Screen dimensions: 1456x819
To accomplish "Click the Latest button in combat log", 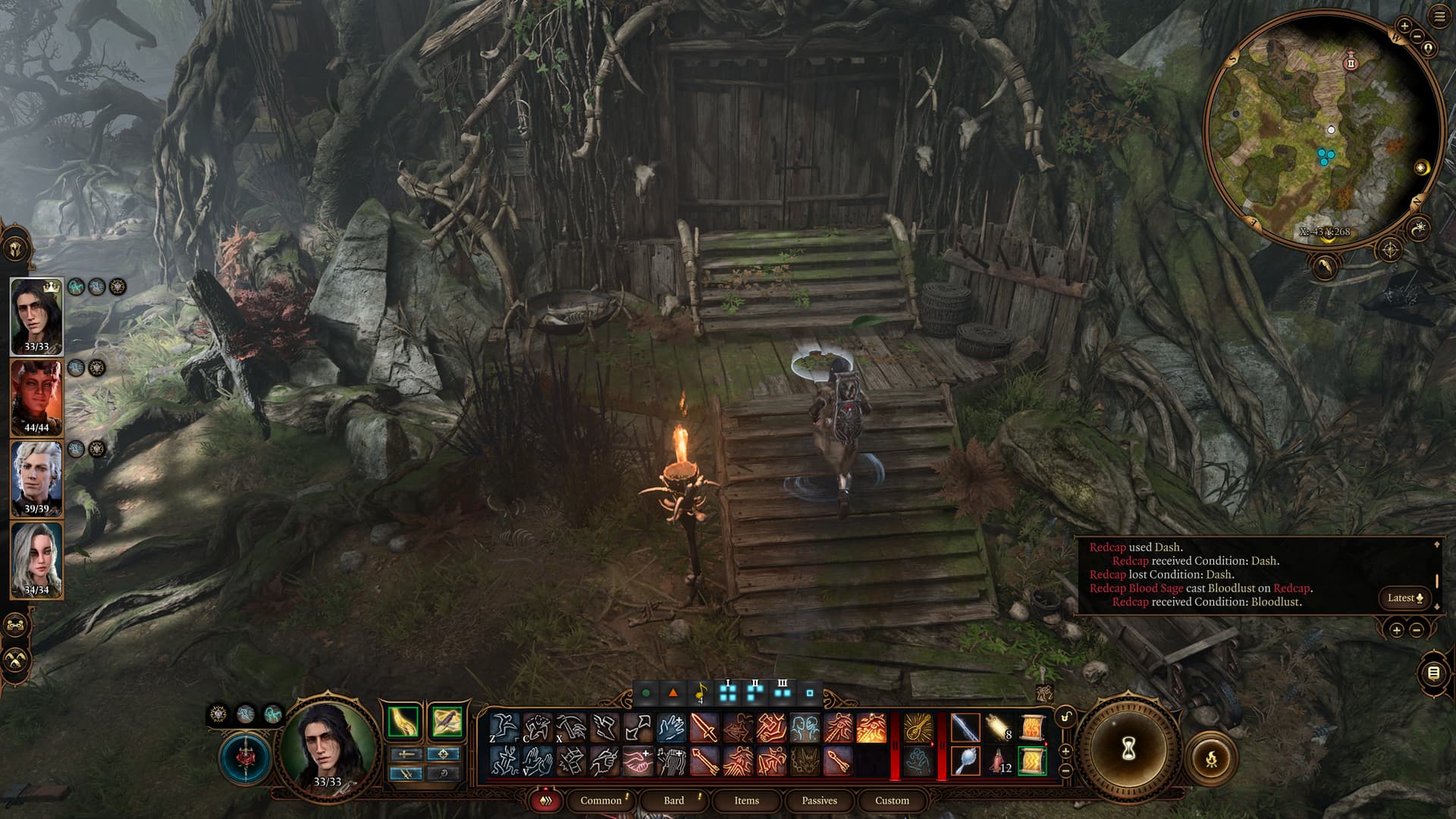I will (1404, 598).
